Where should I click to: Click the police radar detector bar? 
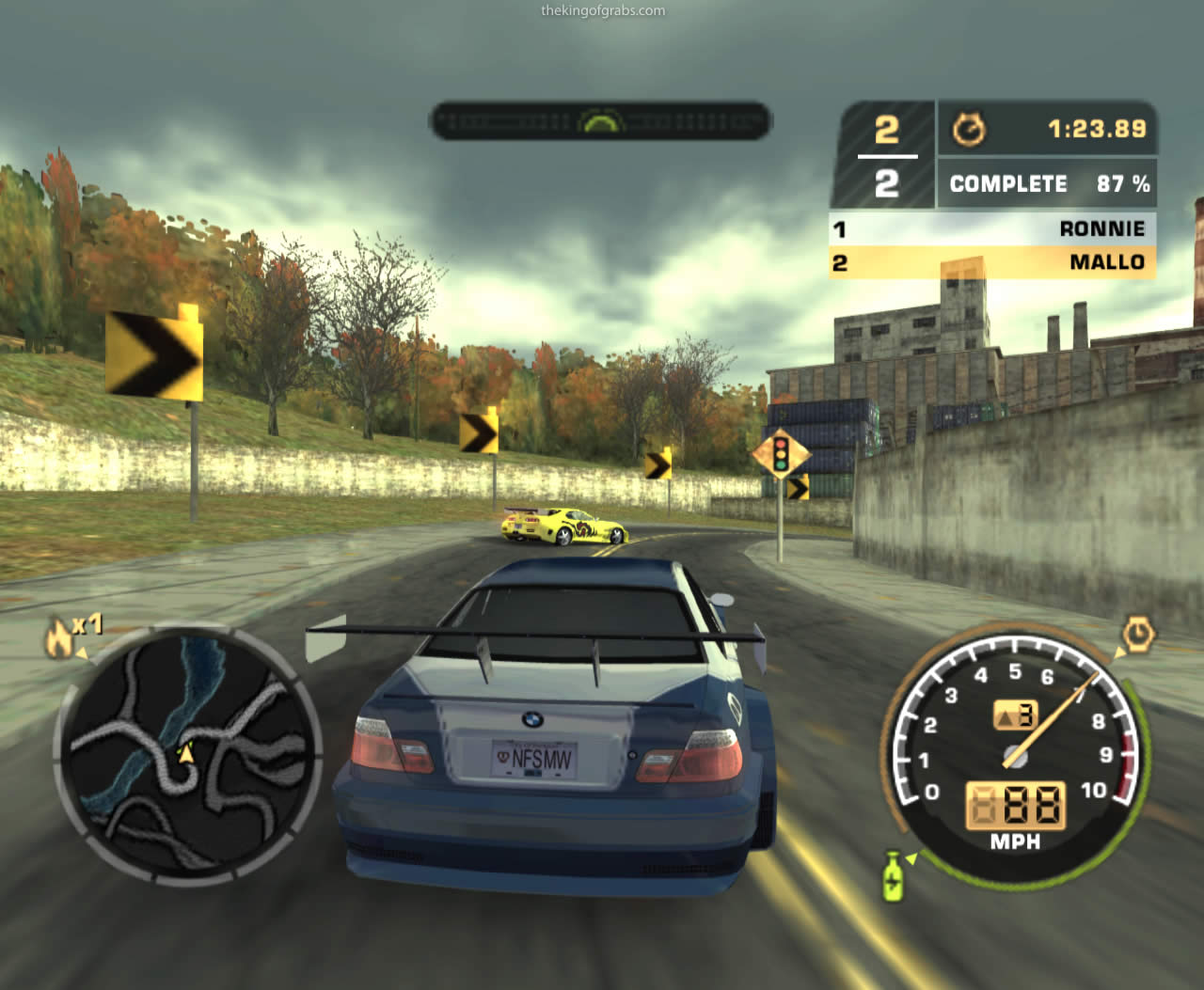coord(600,121)
